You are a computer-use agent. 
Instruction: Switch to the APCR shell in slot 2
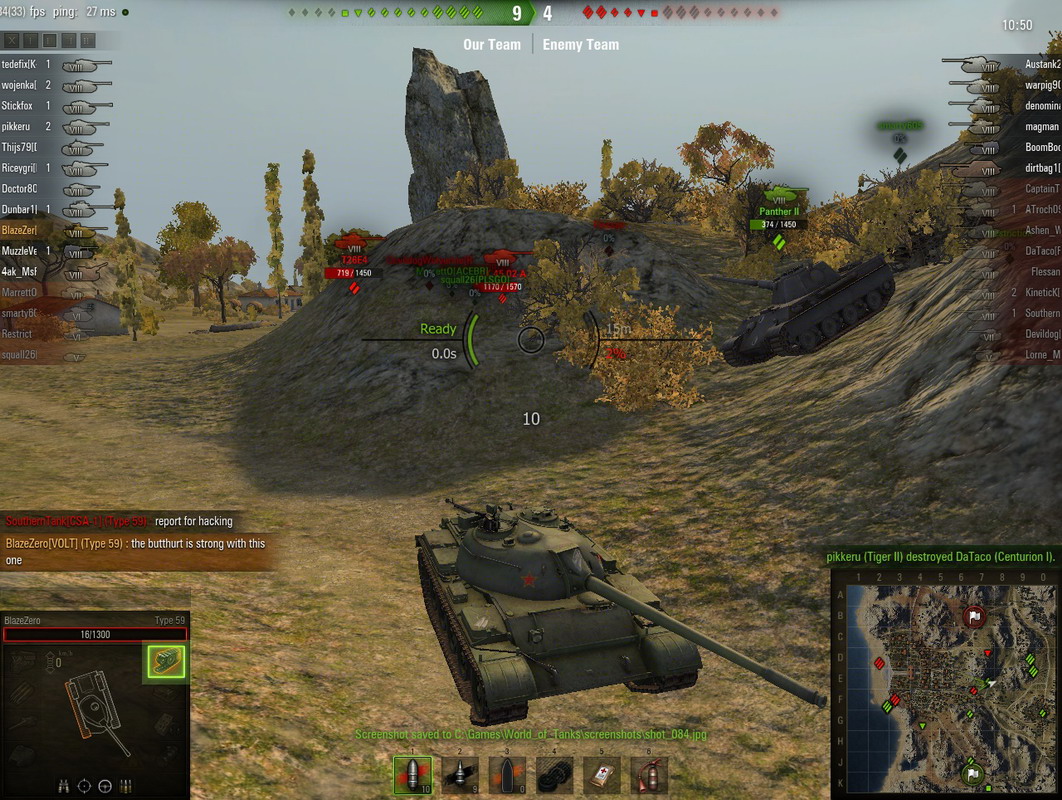[x=460, y=774]
